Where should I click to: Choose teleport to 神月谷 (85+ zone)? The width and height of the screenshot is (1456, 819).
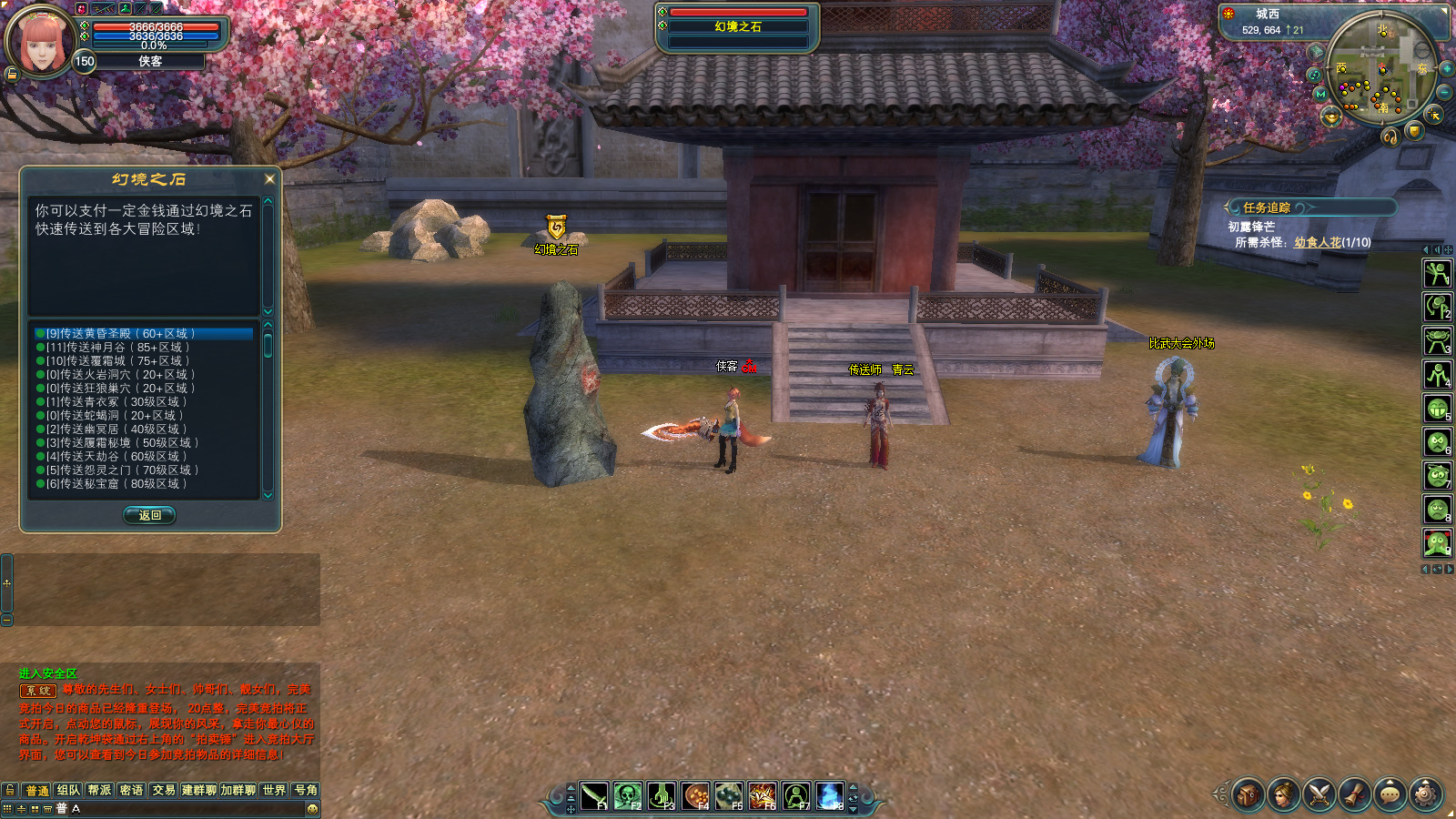point(118,348)
